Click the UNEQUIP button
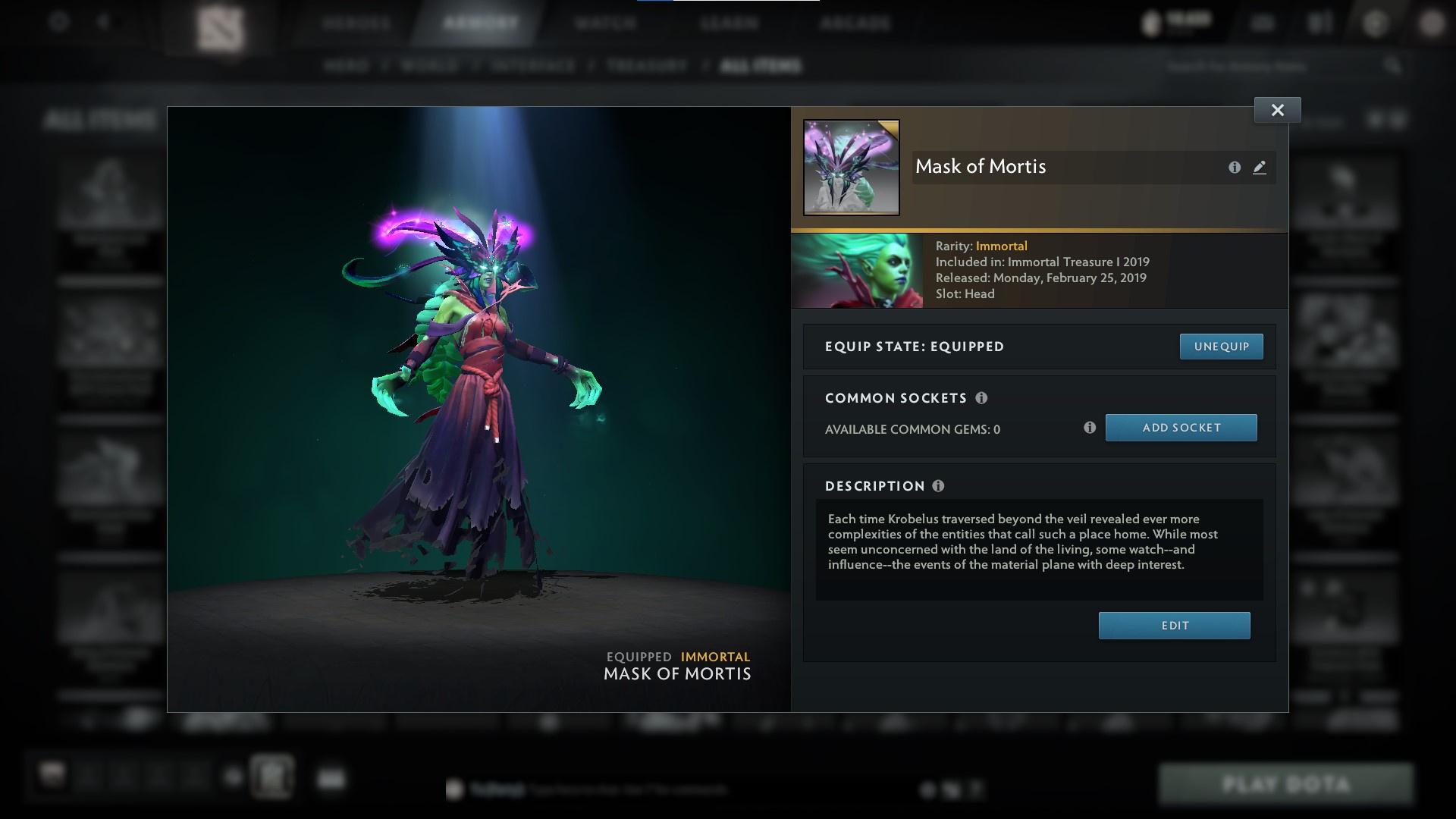Image resolution: width=1456 pixels, height=819 pixels. [1221, 347]
